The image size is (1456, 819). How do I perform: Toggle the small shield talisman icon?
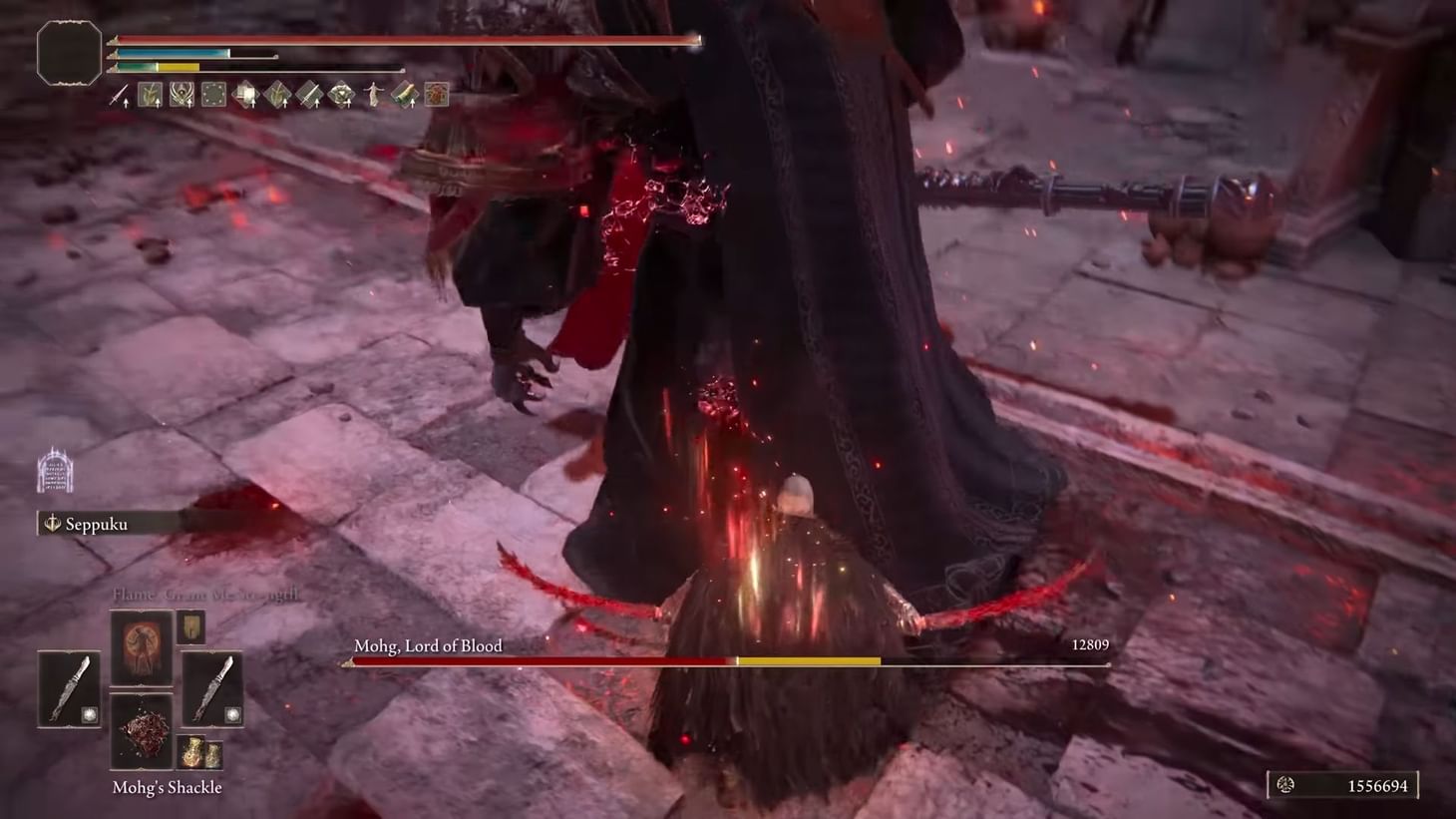(190, 626)
